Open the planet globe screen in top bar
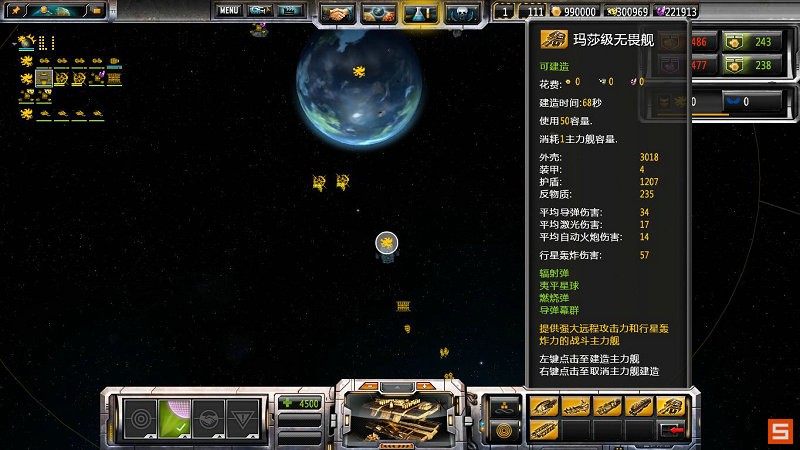 378,14
